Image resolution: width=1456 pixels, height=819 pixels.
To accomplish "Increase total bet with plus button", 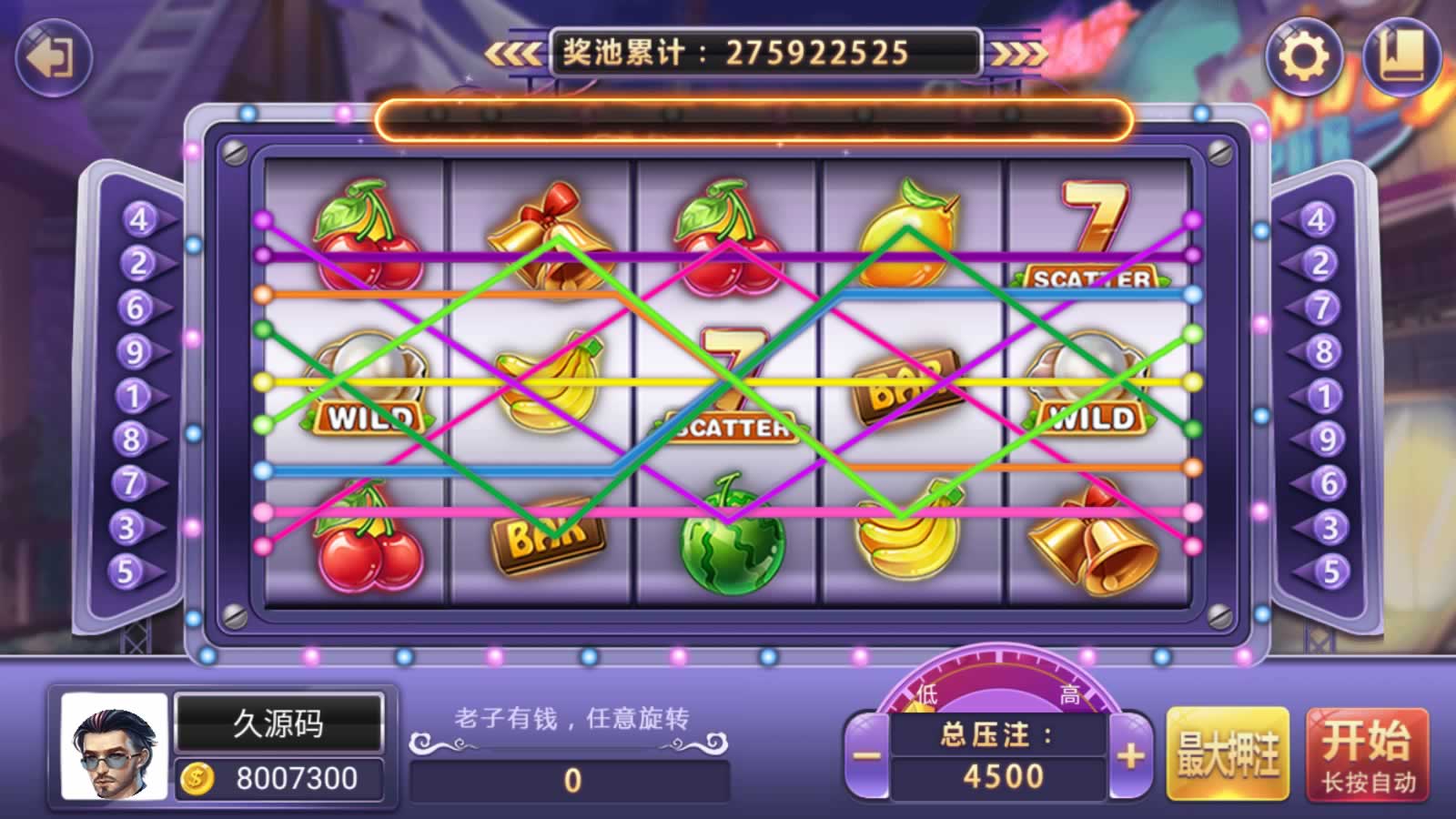I will (x=1130, y=755).
